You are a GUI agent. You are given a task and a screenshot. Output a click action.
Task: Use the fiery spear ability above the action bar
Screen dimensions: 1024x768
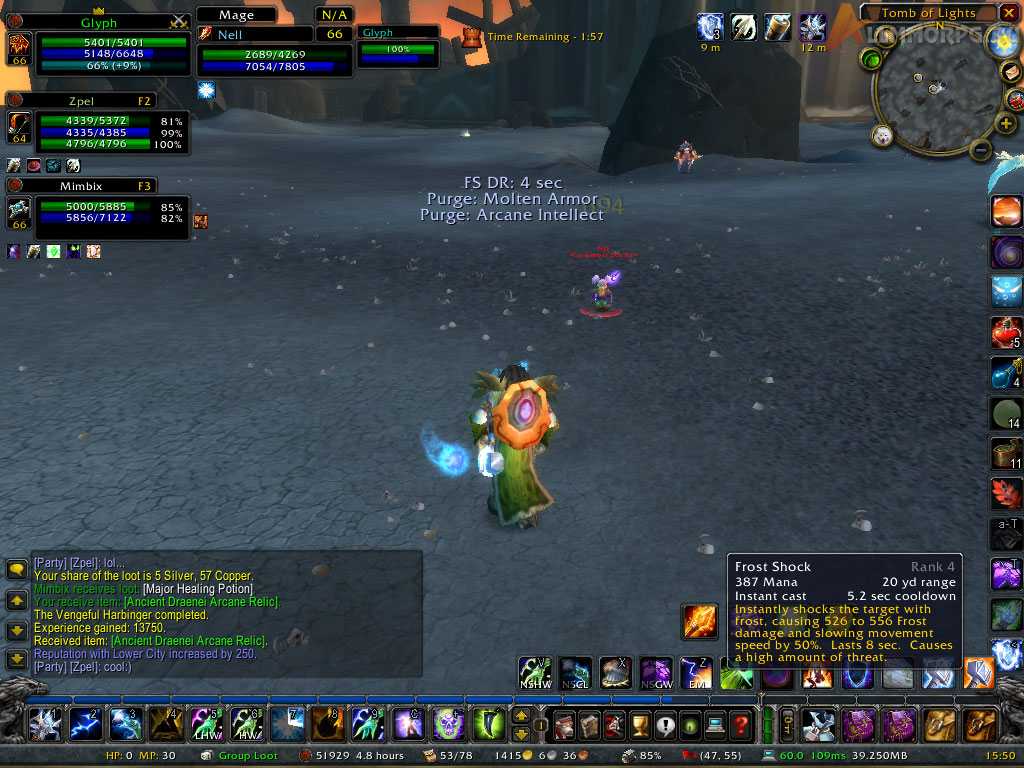point(699,621)
